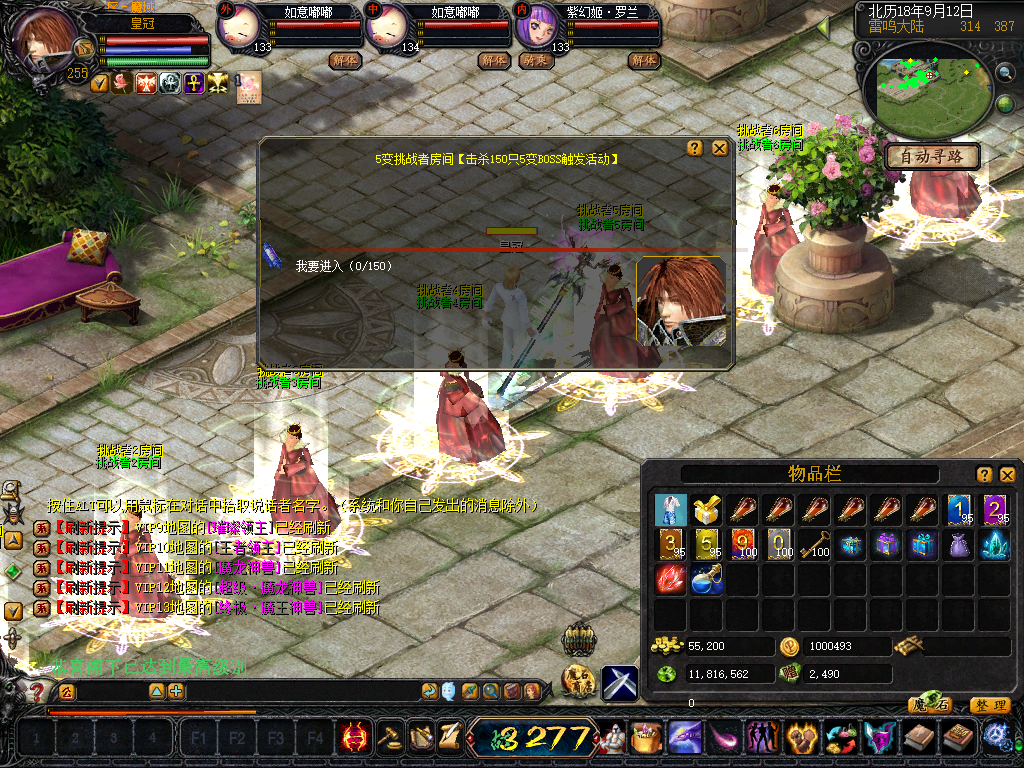
Task: Click the magnifier button beside the minimap
Action: pos(1005,72)
